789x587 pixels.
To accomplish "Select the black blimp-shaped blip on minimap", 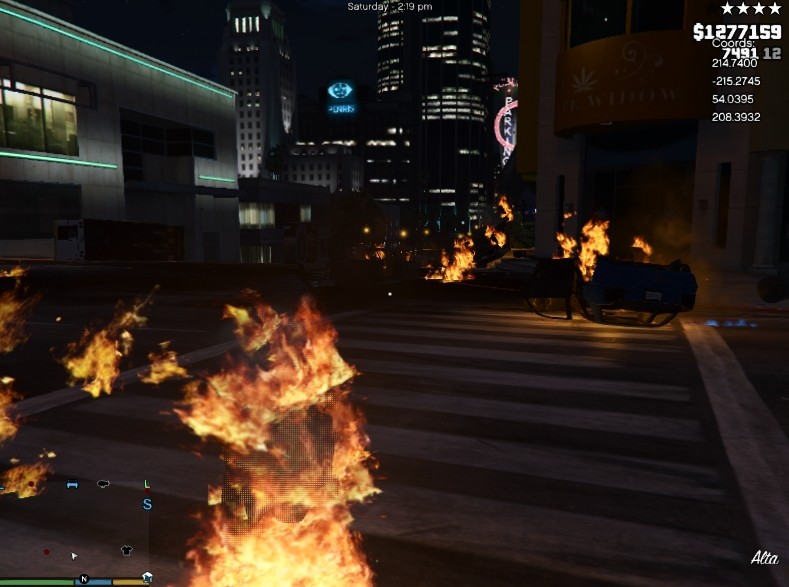I will tap(103, 485).
